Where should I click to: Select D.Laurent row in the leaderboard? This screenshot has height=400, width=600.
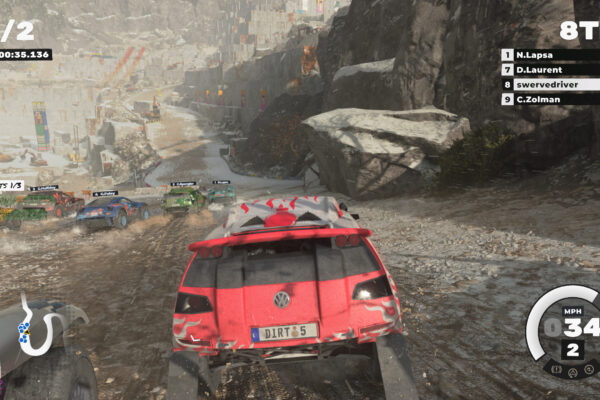[549, 70]
